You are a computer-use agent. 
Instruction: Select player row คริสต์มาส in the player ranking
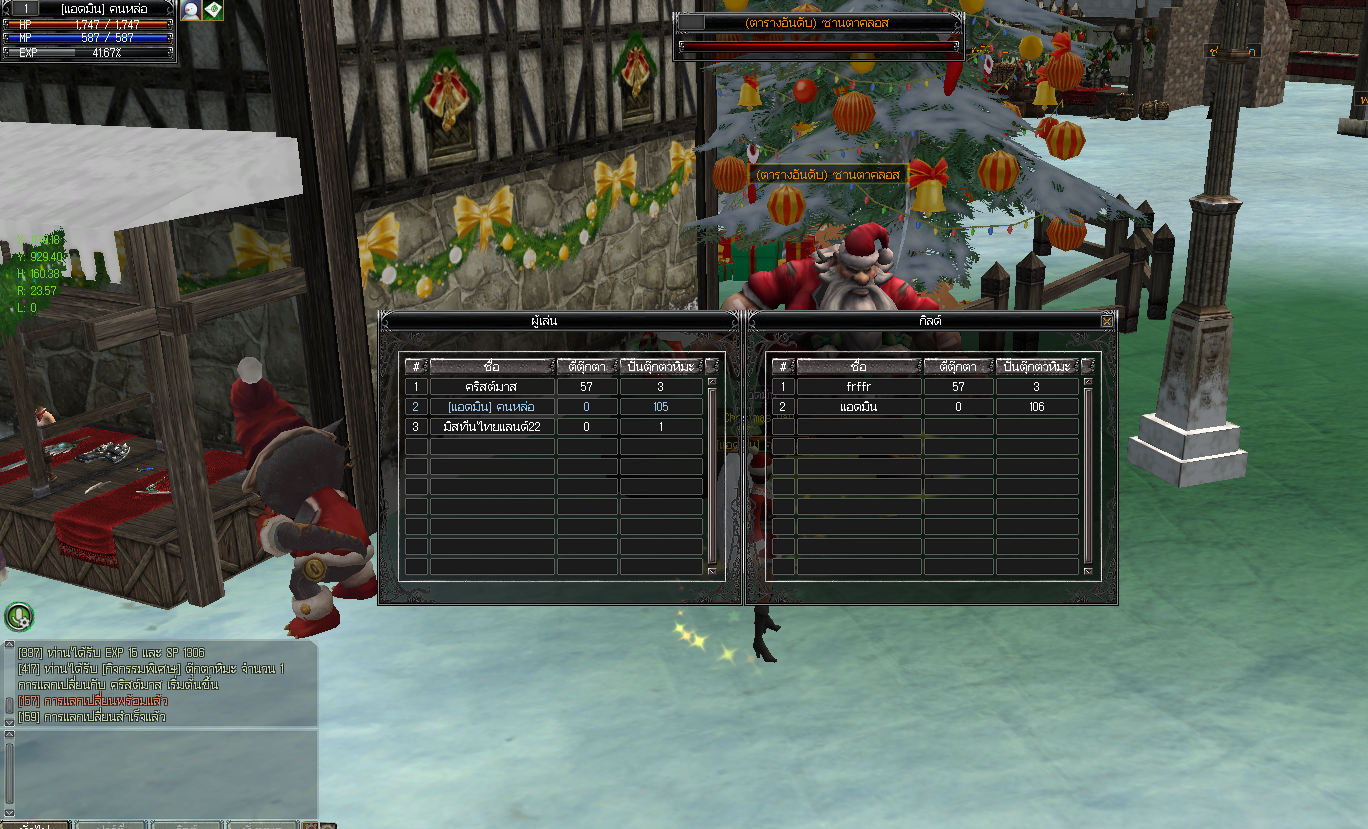492,387
